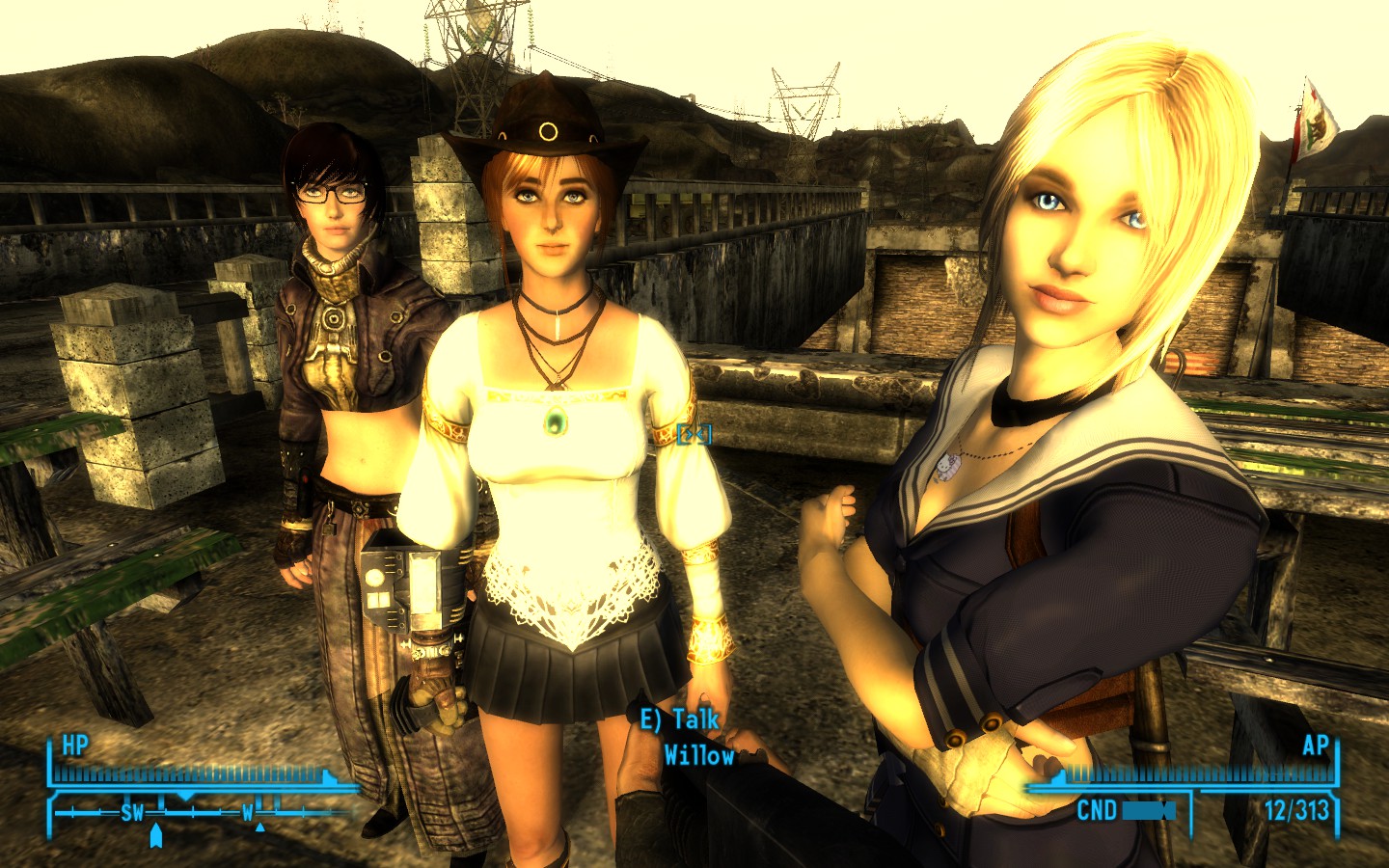Screen dimensions: 1389x868
Task: Click the interaction crosshair icon near Willow
Action: point(694,435)
